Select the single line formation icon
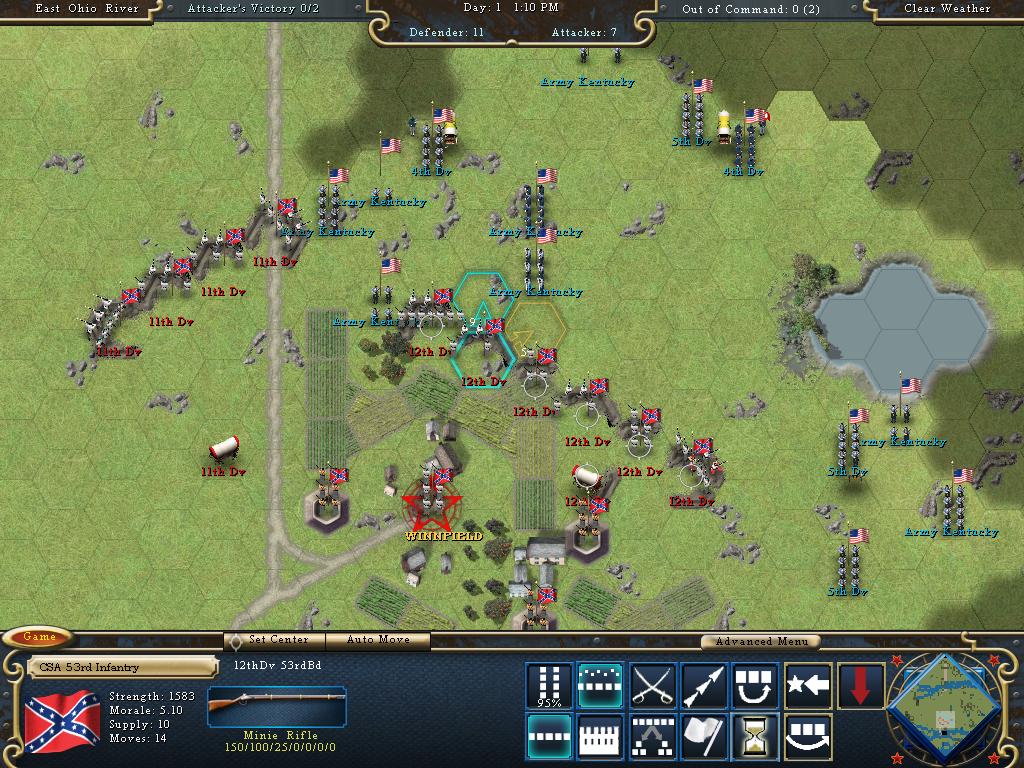 [549, 737]
